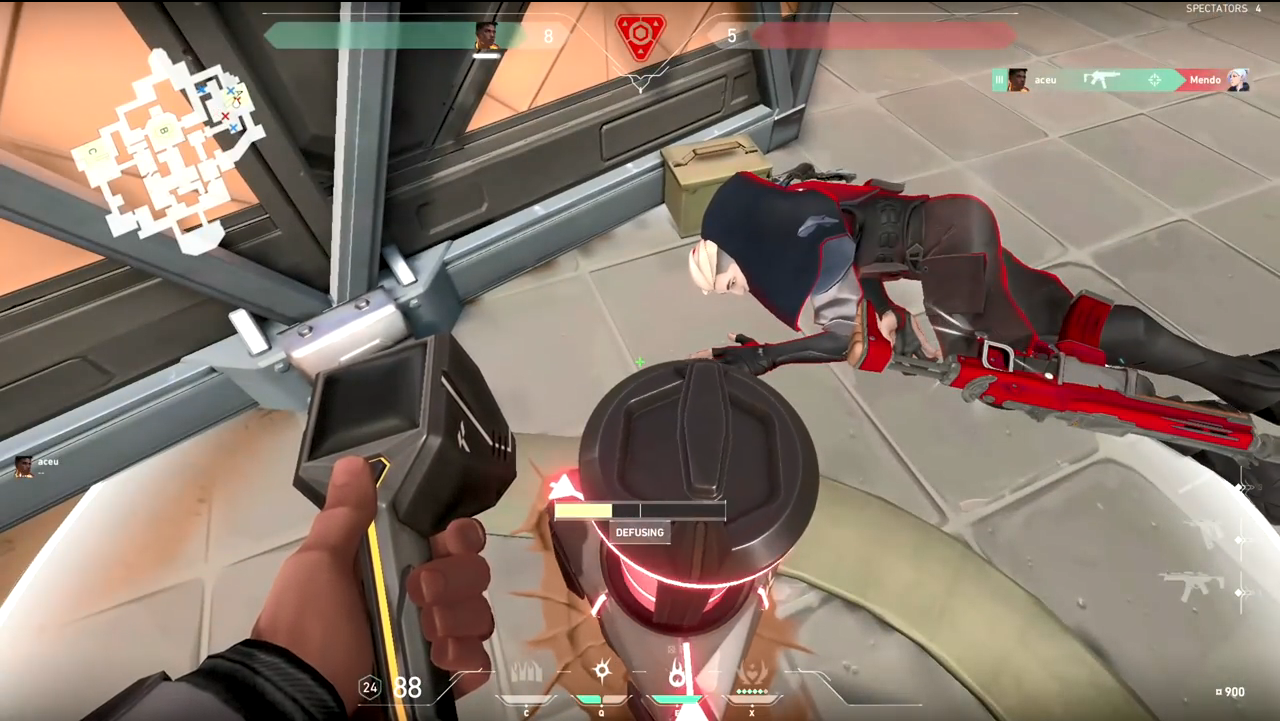
Task: Select the aceu killed Mendo kill feed entry
Action: [1121, 80]
